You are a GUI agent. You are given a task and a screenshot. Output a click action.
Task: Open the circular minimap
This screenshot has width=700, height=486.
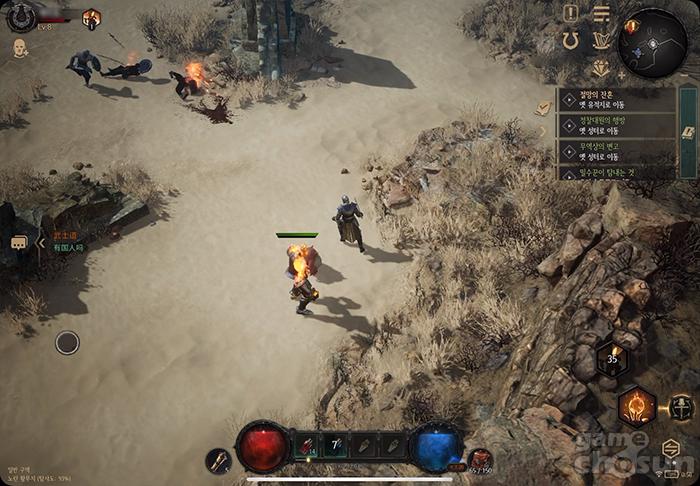click(651, 42)
